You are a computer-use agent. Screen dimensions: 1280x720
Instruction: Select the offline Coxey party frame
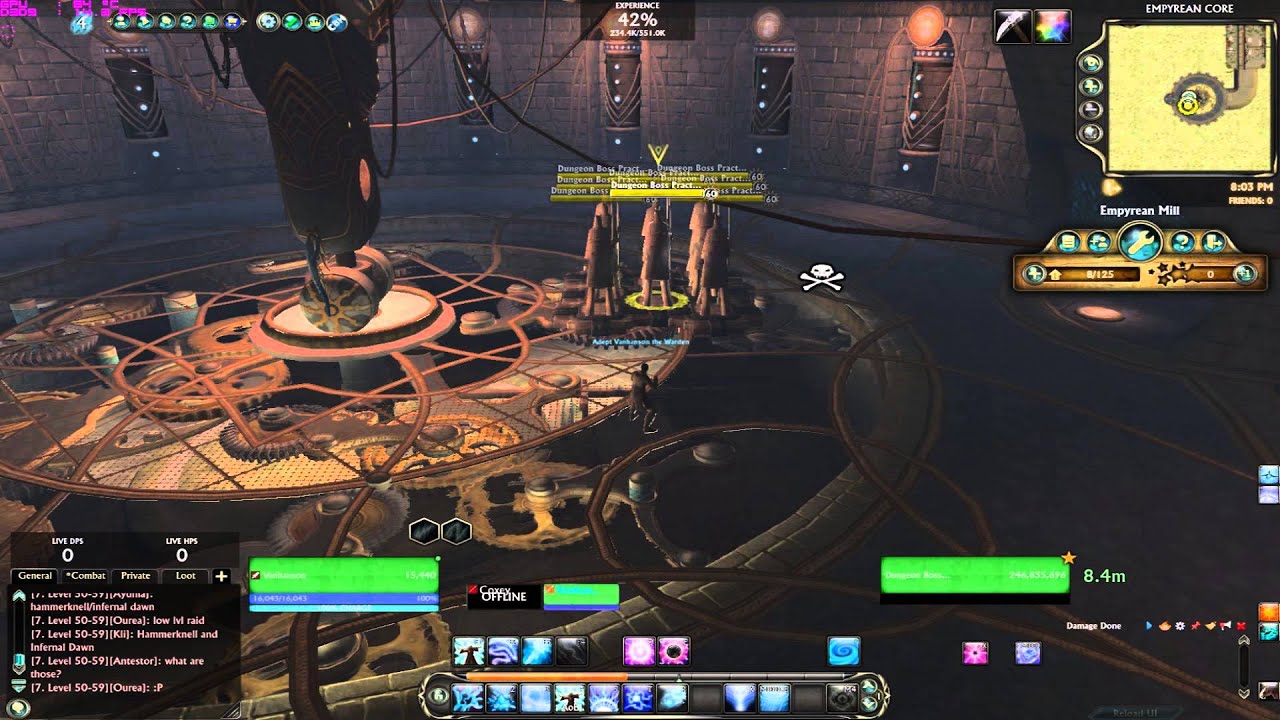(503, 595)
